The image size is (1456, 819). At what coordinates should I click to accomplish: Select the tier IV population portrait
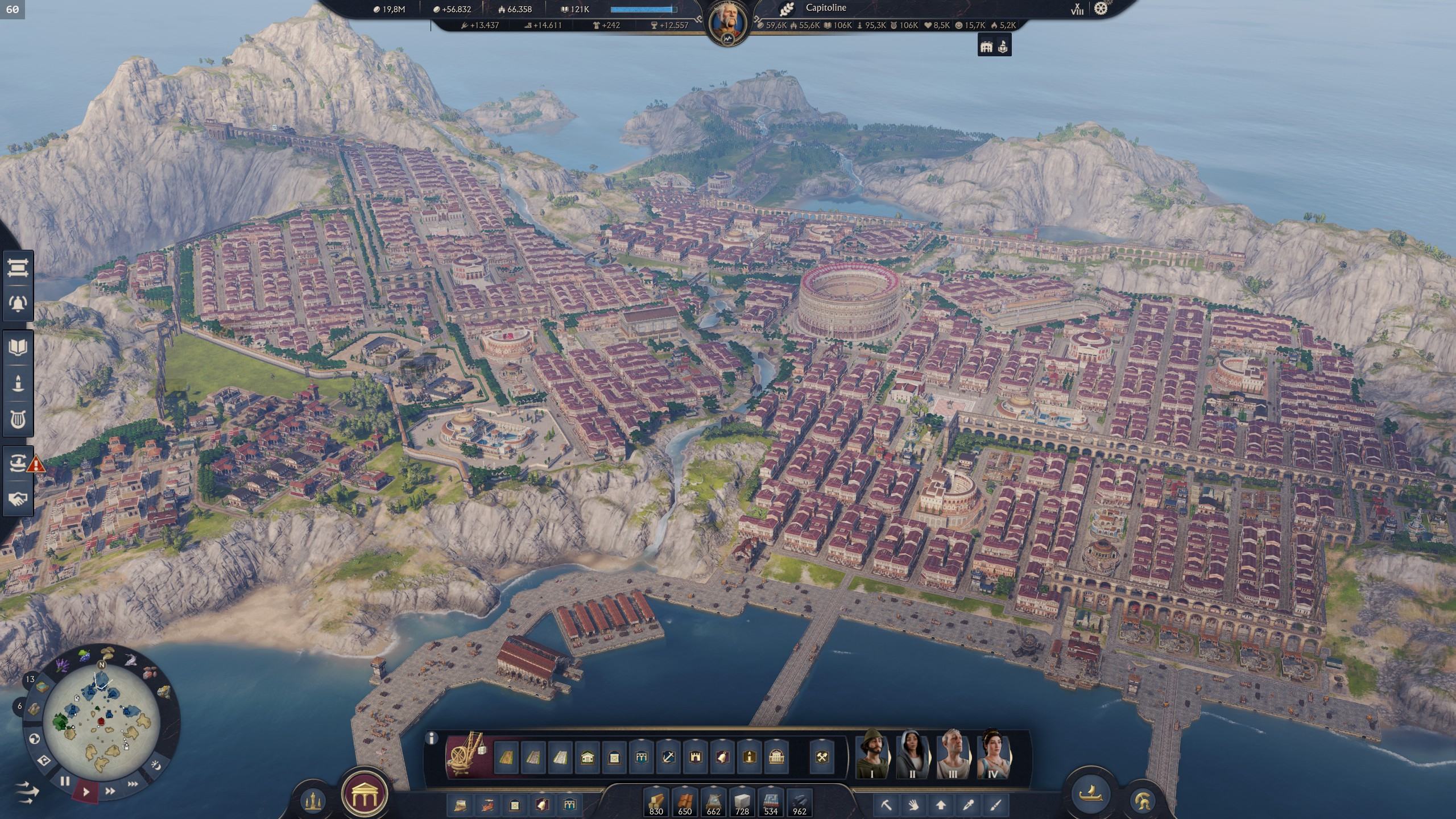(x=992, y=754)
